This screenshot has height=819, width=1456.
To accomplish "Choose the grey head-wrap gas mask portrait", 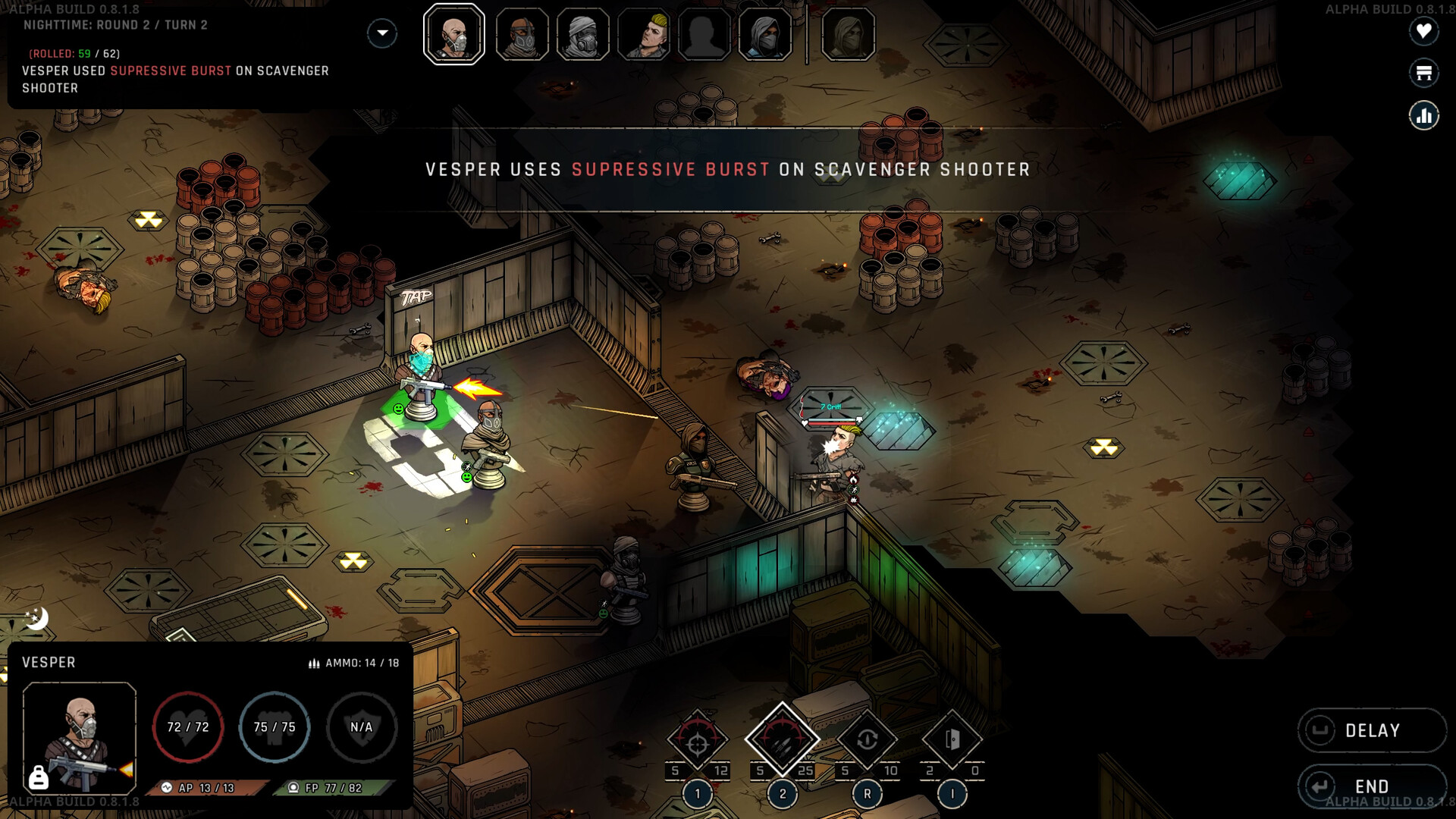I will [x=582, y=34].
